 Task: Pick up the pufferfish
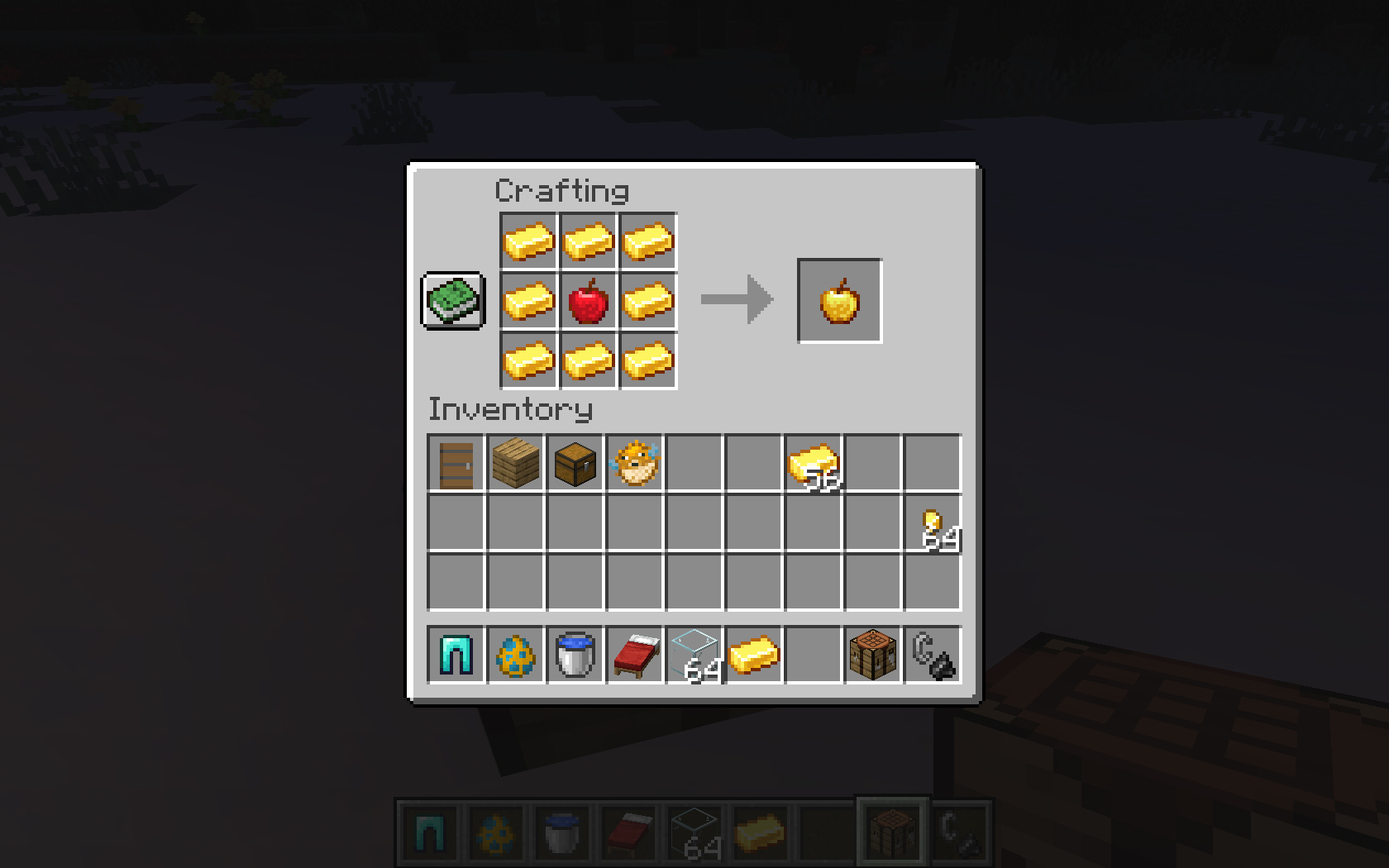point(635,464)
